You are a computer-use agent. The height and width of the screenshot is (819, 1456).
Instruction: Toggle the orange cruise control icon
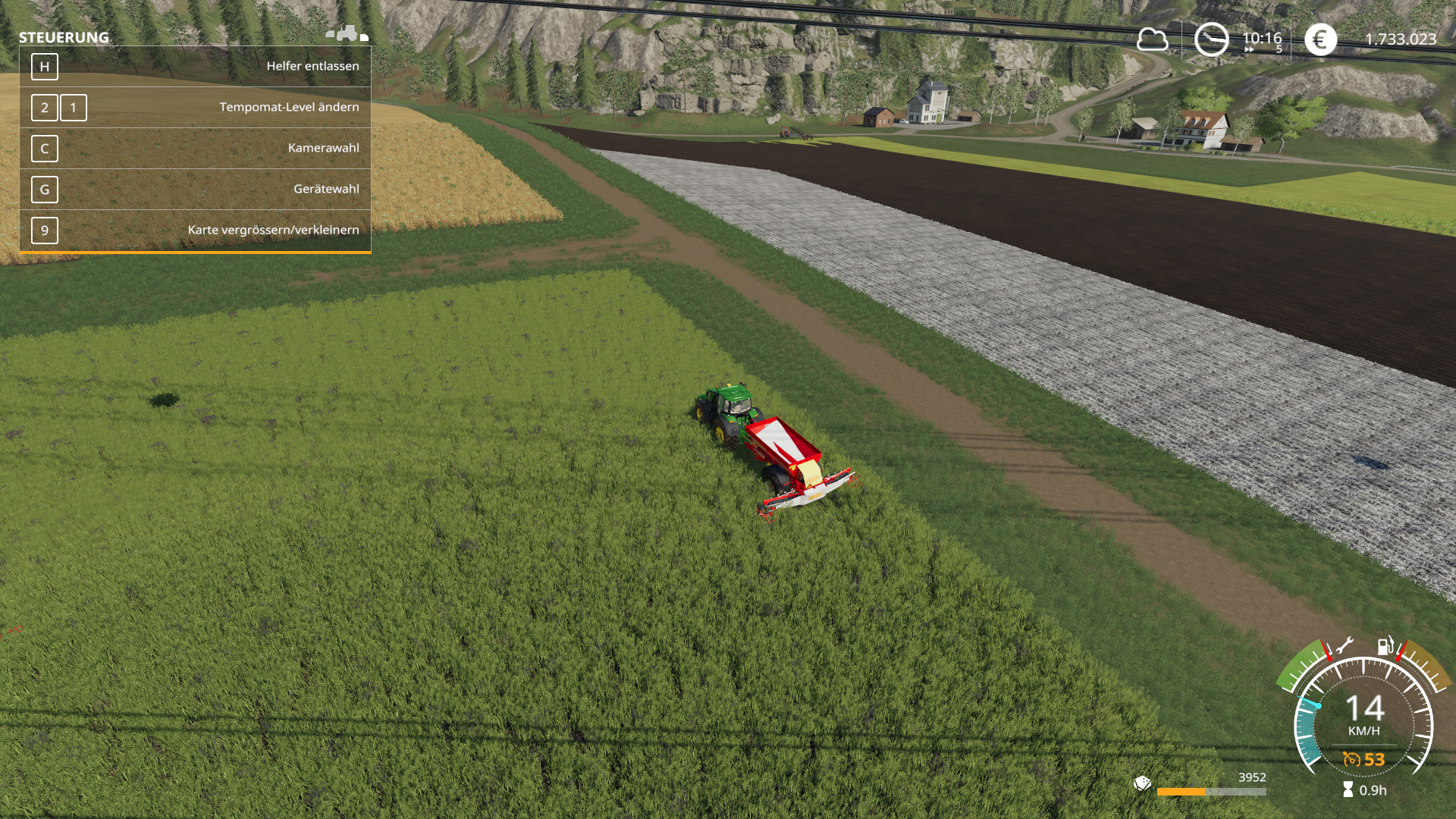click(x=1351, y=759)
